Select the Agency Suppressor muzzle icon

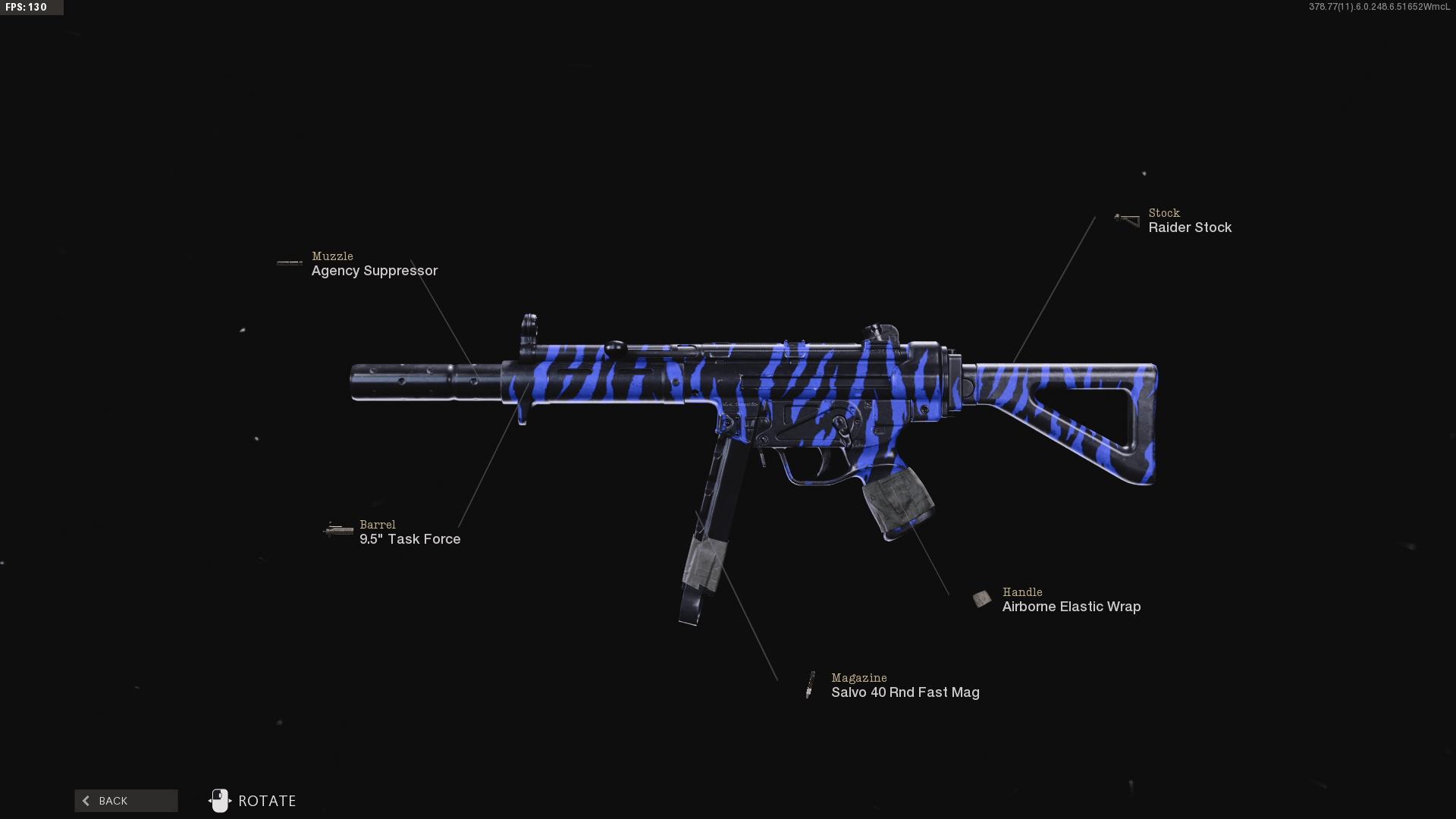point(290,262)
